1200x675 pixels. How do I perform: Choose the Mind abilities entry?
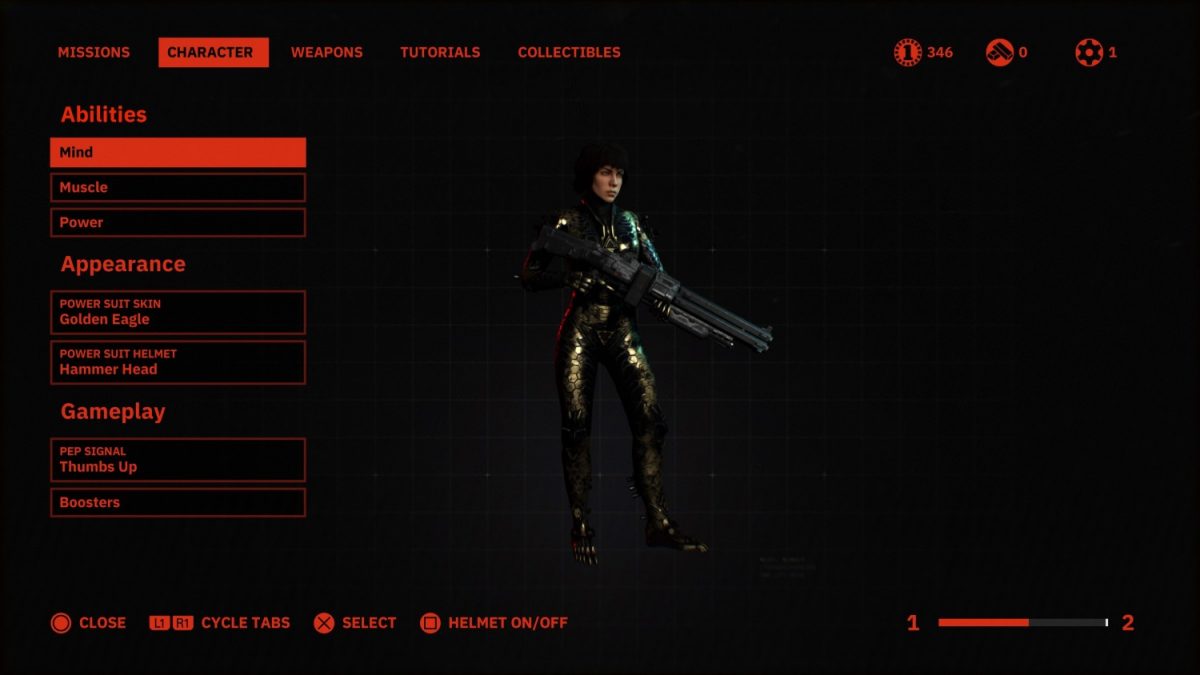[178, 152]
